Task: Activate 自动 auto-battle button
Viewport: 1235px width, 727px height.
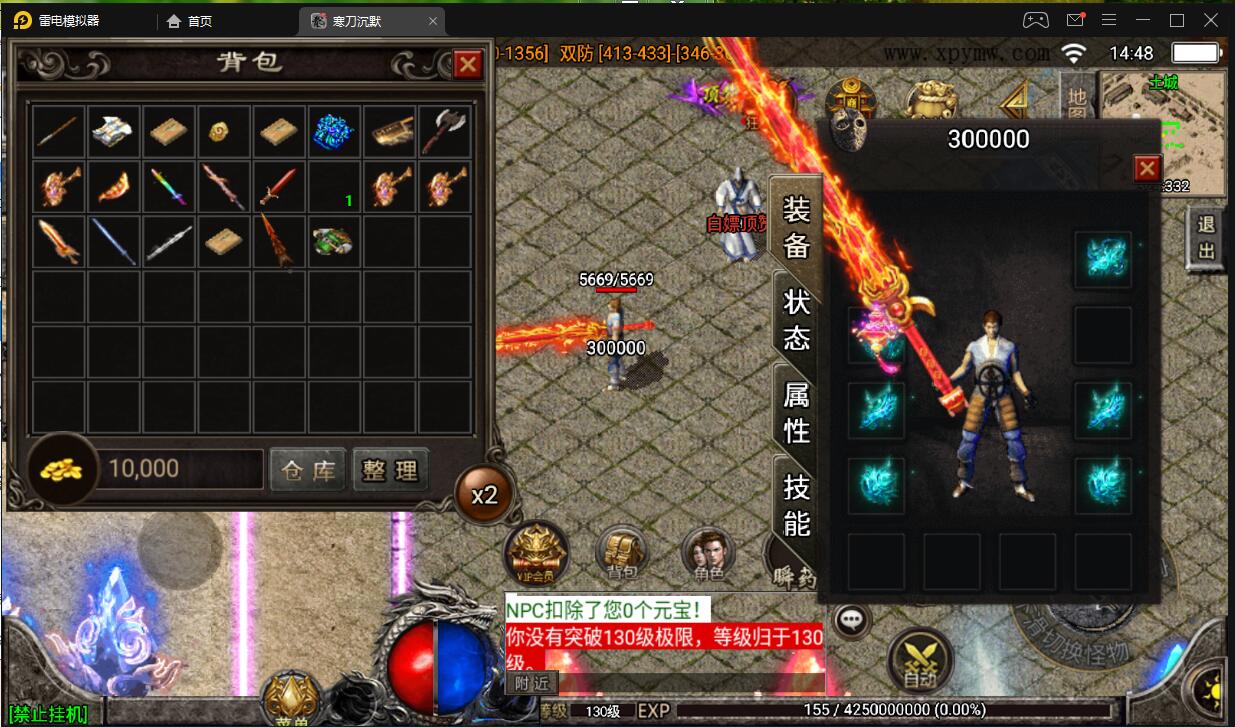Action: tap(920, 660)
